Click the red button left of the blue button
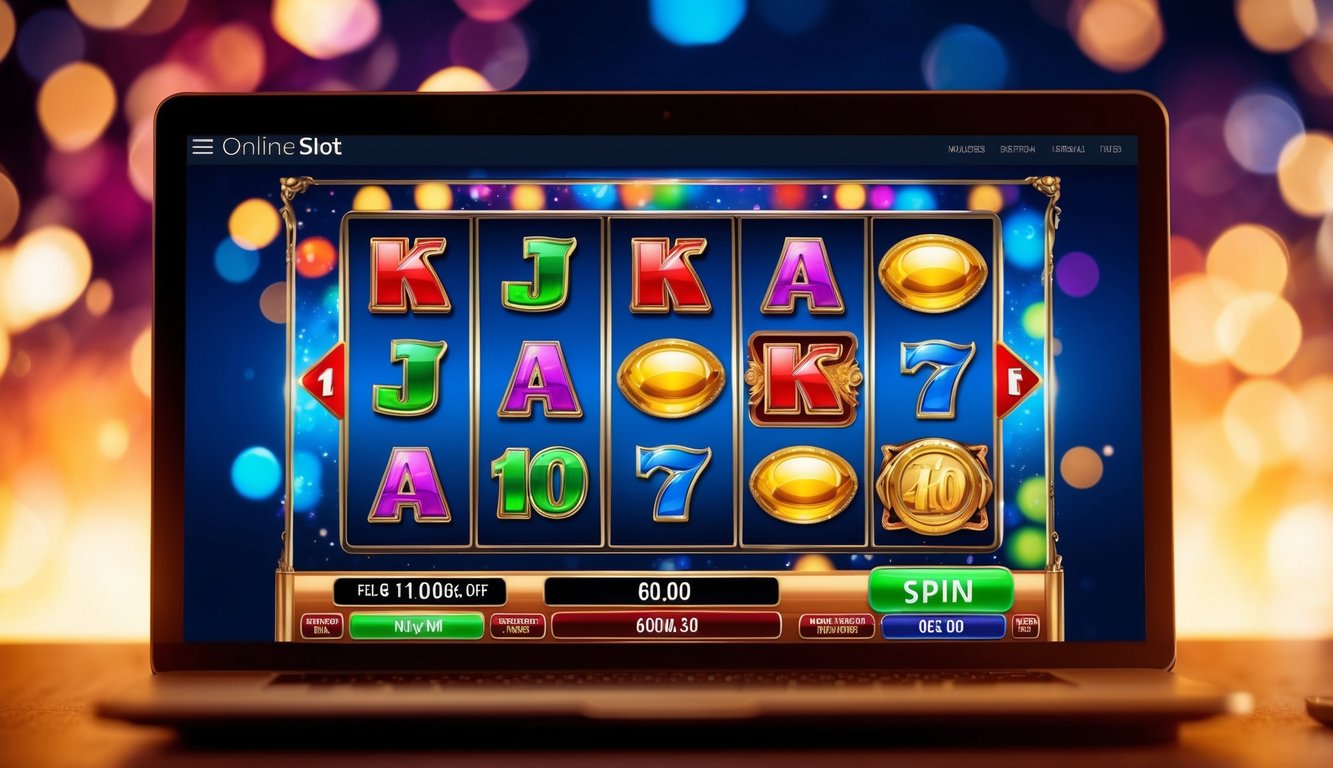 836,626
